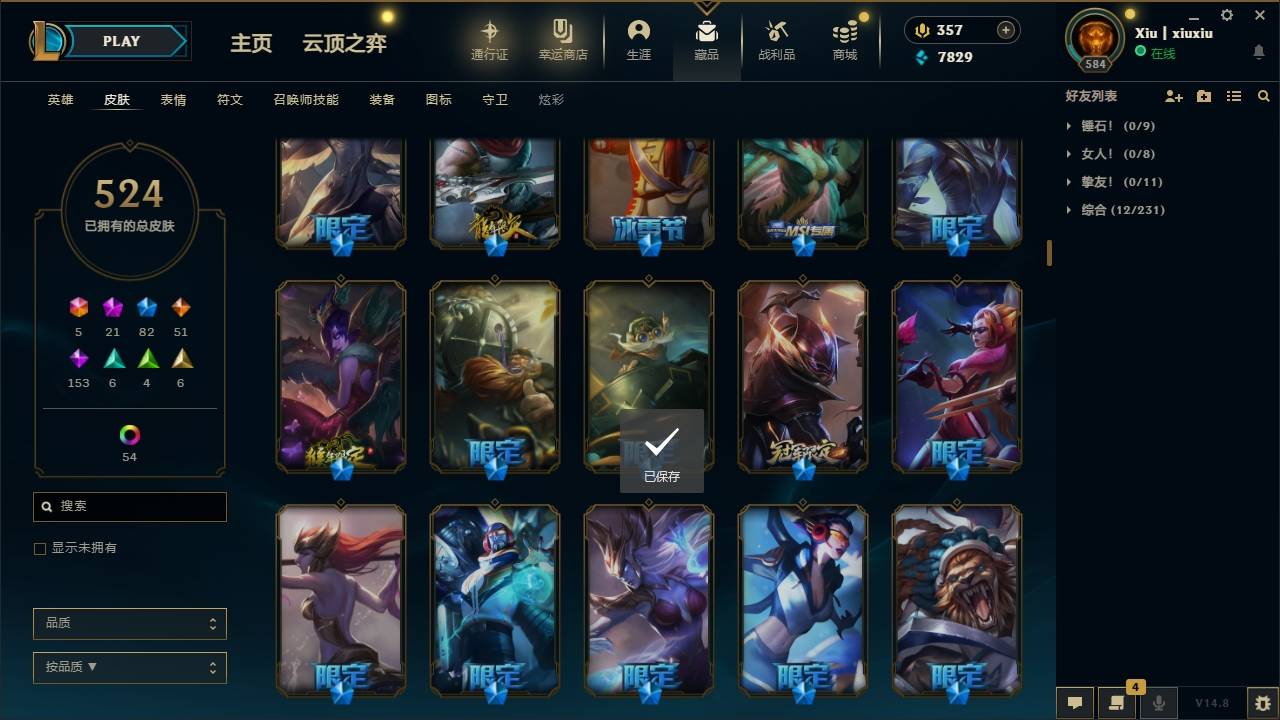The width and height of the screenshot is (1280, 720).
Task: Click the chroma color wheel above 54
Action: 129,434
